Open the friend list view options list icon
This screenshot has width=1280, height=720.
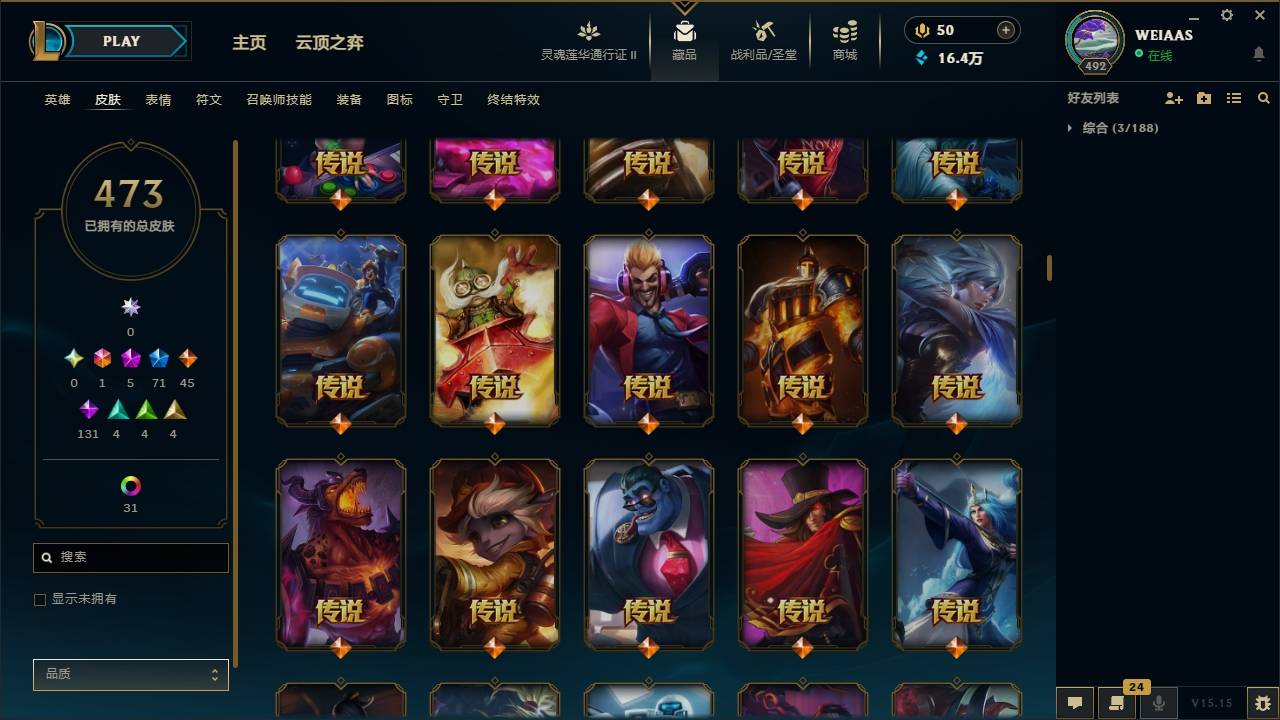(1233, 98)
